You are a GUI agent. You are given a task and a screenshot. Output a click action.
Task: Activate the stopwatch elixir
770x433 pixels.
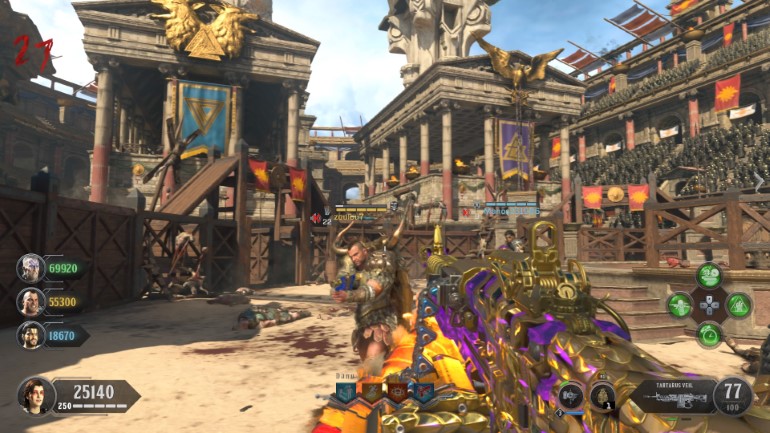click(709, 335)
